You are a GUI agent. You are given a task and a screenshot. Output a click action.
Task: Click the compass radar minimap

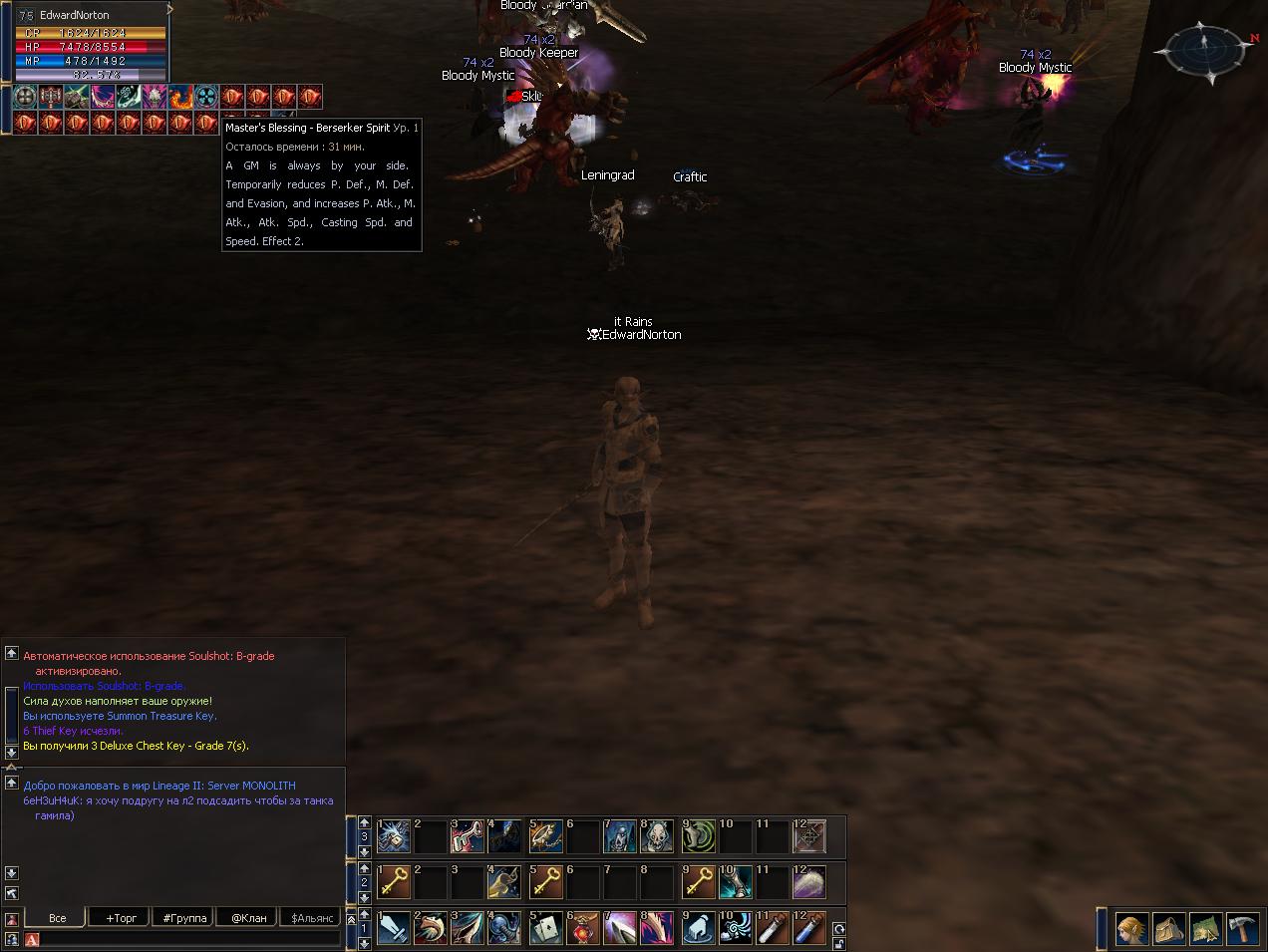pyautogui.click(x=1203, y=48)
